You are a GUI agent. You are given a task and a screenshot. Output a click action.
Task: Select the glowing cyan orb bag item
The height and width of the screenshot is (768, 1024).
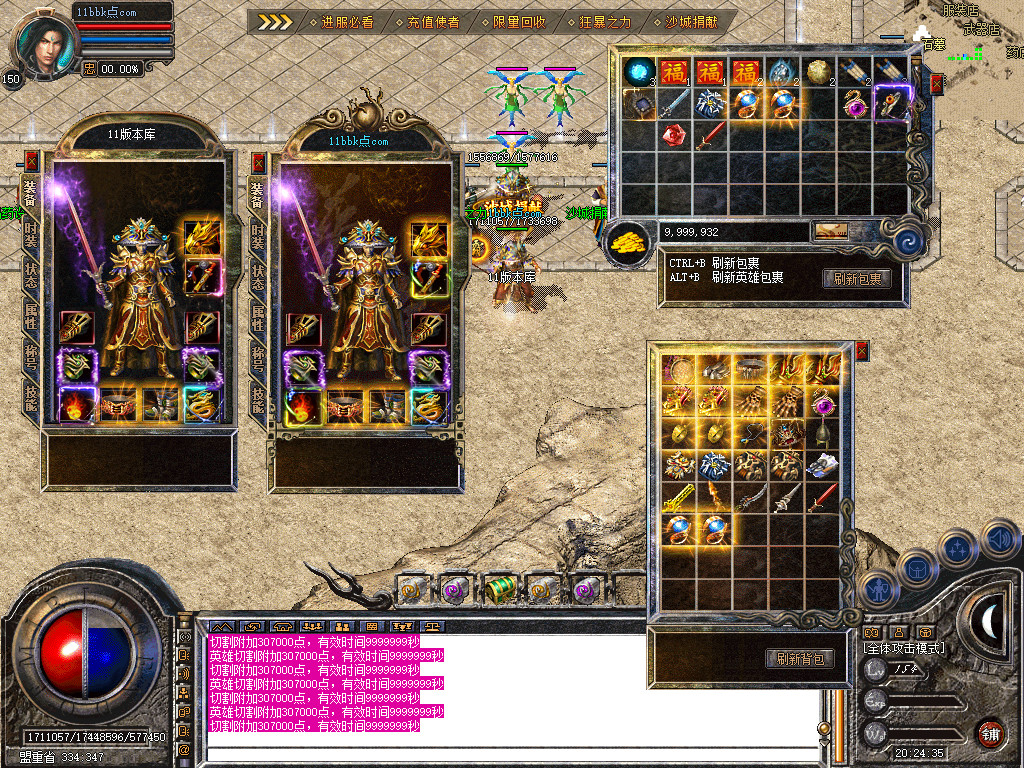point(637,71)
